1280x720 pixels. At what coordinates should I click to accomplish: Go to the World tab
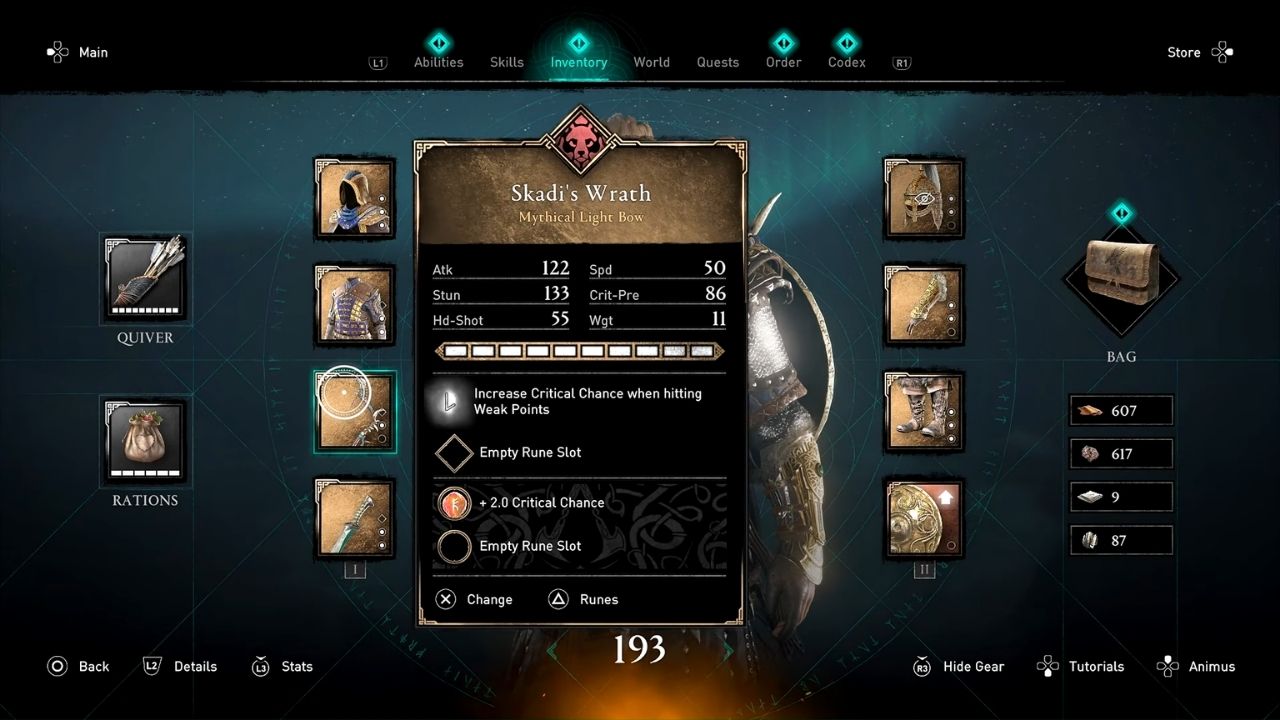(x=651, y=62)
